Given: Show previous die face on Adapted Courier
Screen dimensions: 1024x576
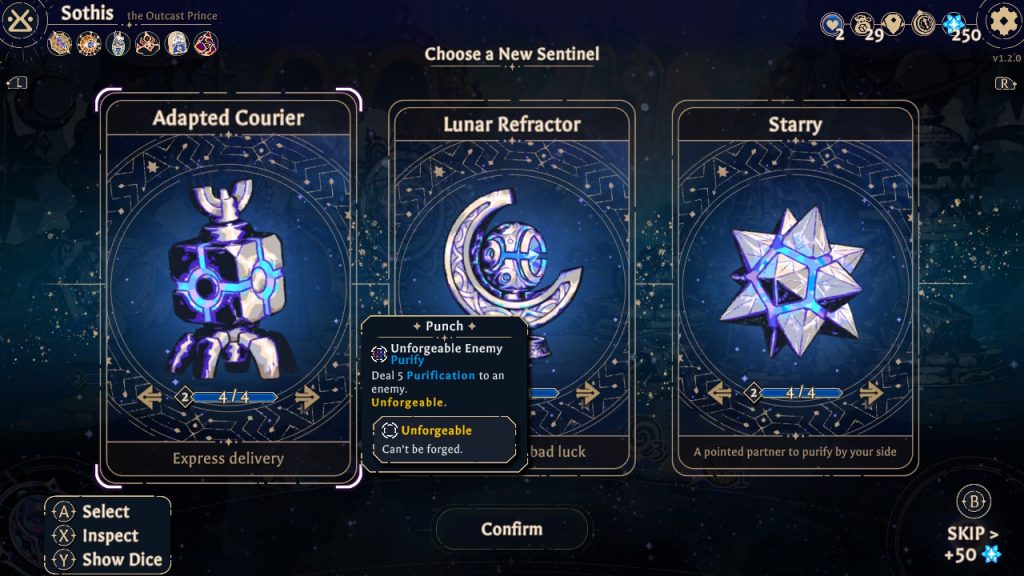Looking at the screenshot, I should (151, 397).
